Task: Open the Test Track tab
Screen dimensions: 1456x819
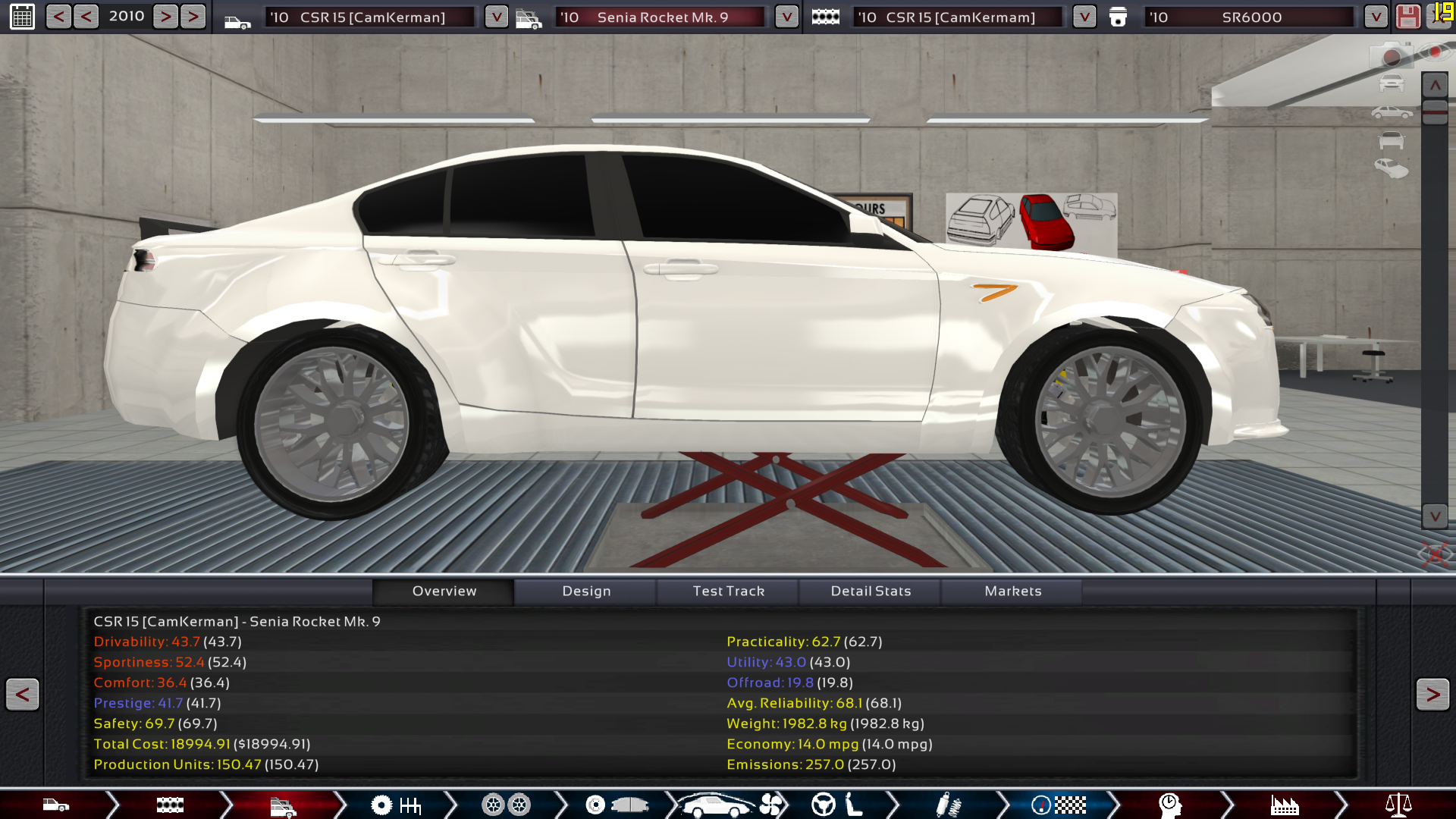Action: coord(728,591)
